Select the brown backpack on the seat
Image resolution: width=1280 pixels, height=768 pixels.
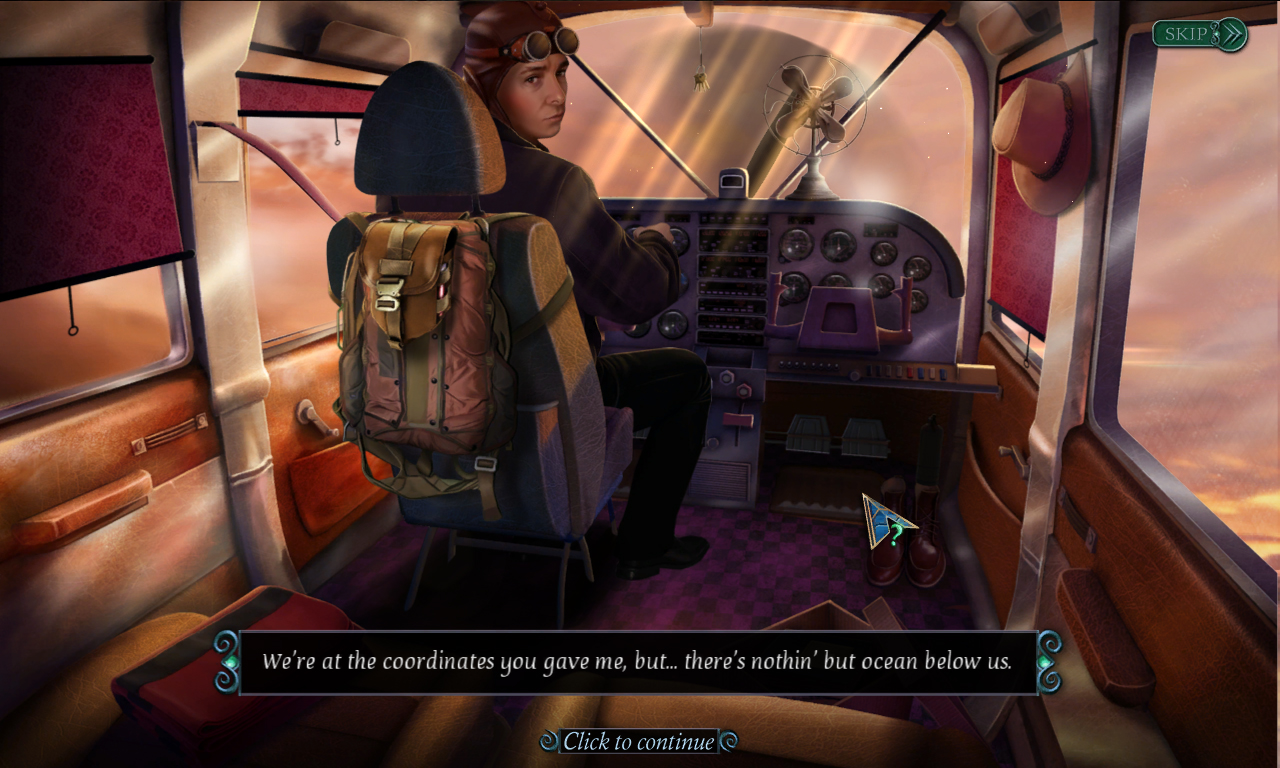(430, 330)
